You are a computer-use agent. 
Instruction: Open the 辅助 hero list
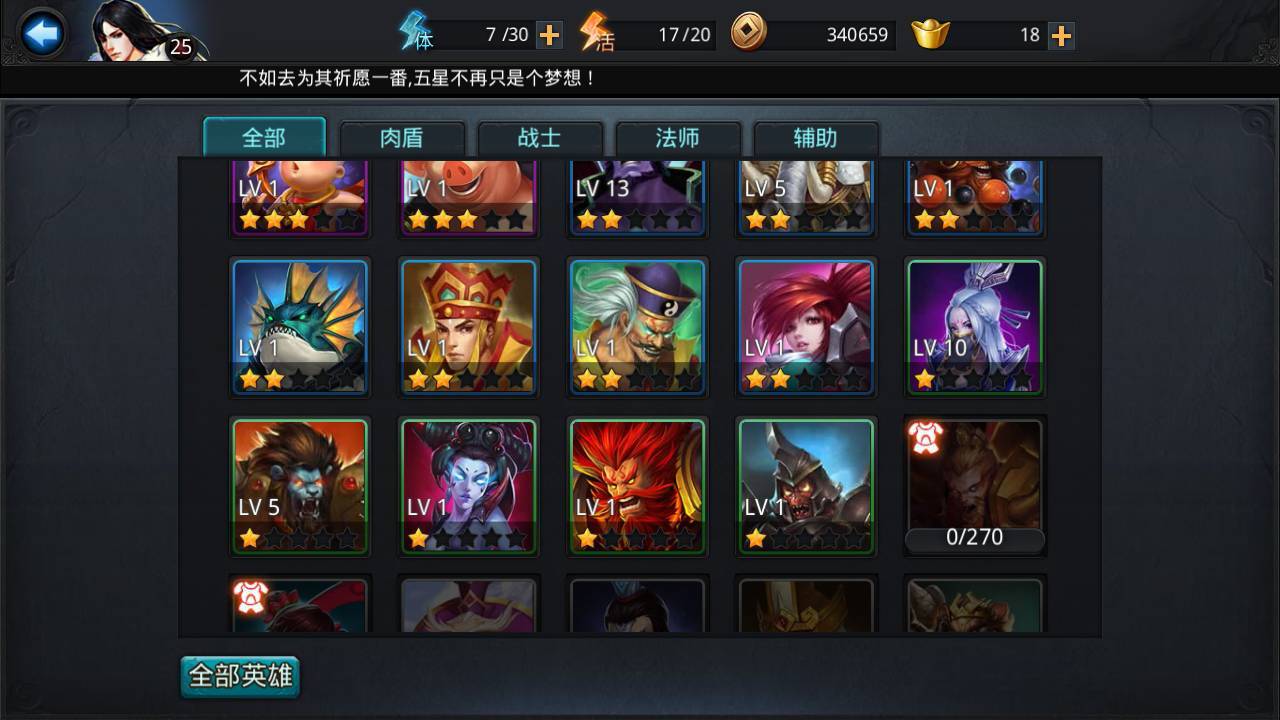817,138
